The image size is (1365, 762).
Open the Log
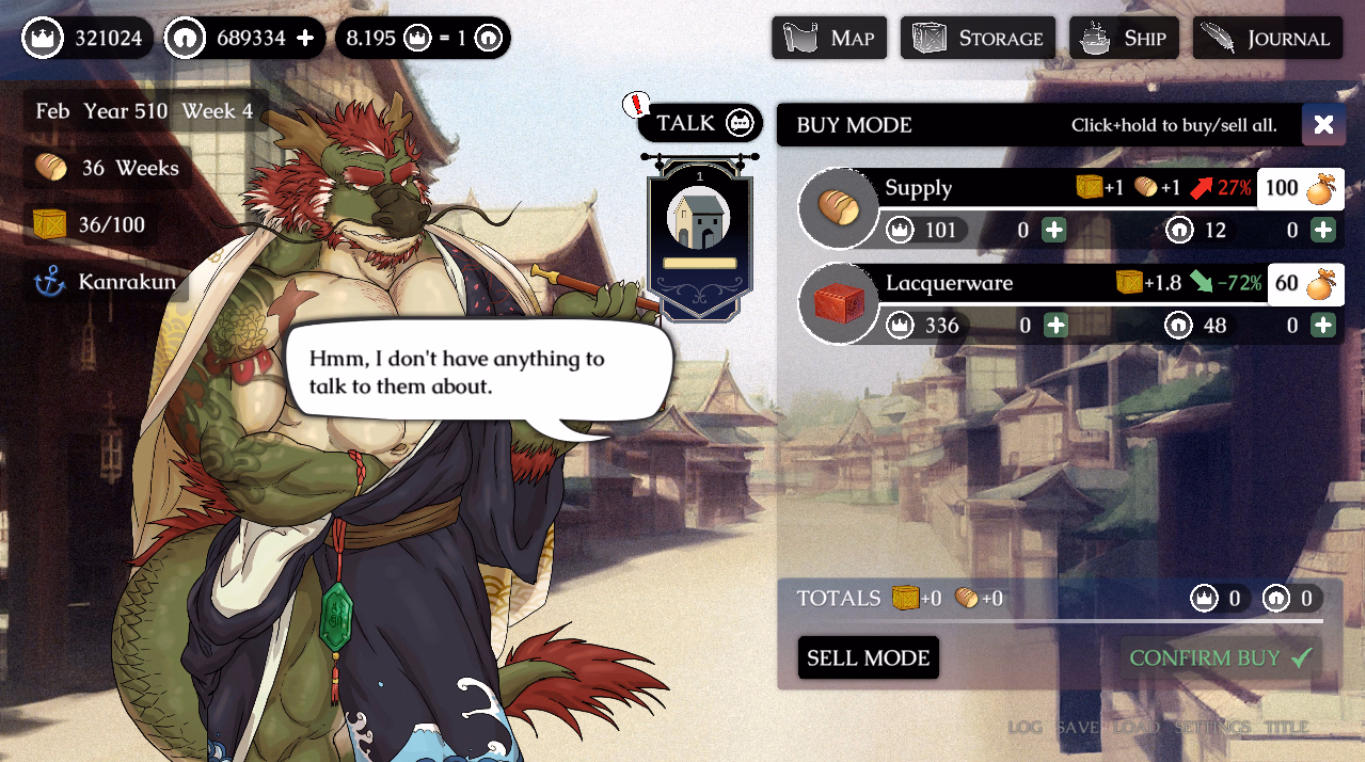pos(1025,727)
